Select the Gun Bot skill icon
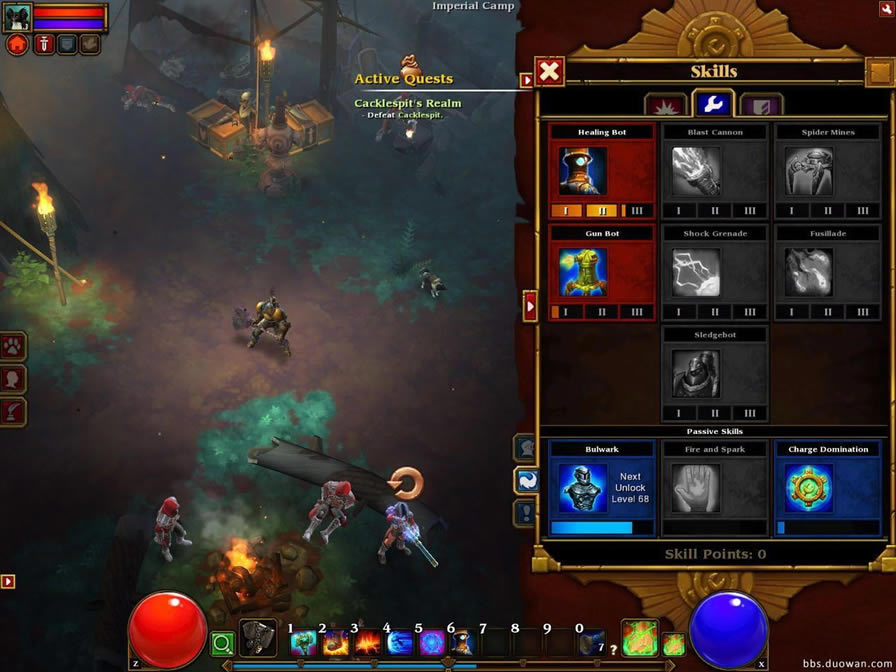This screenshot has width=896, height=672. (x=583, y=272)
